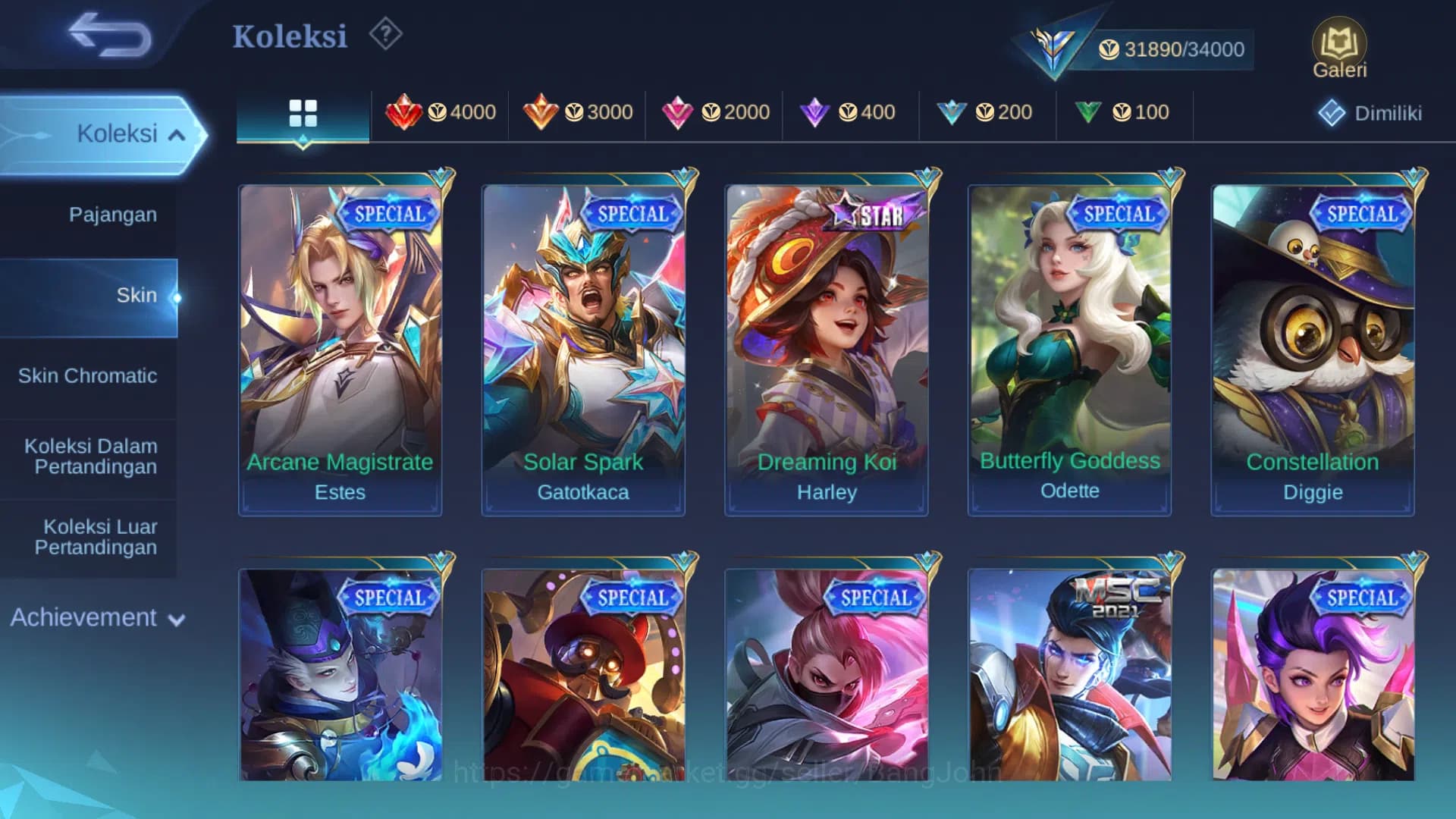This screenshot has width=1456, height=819.
Task: Filter skins by the orange 3000 tier badge
Action: coord(577,112)
